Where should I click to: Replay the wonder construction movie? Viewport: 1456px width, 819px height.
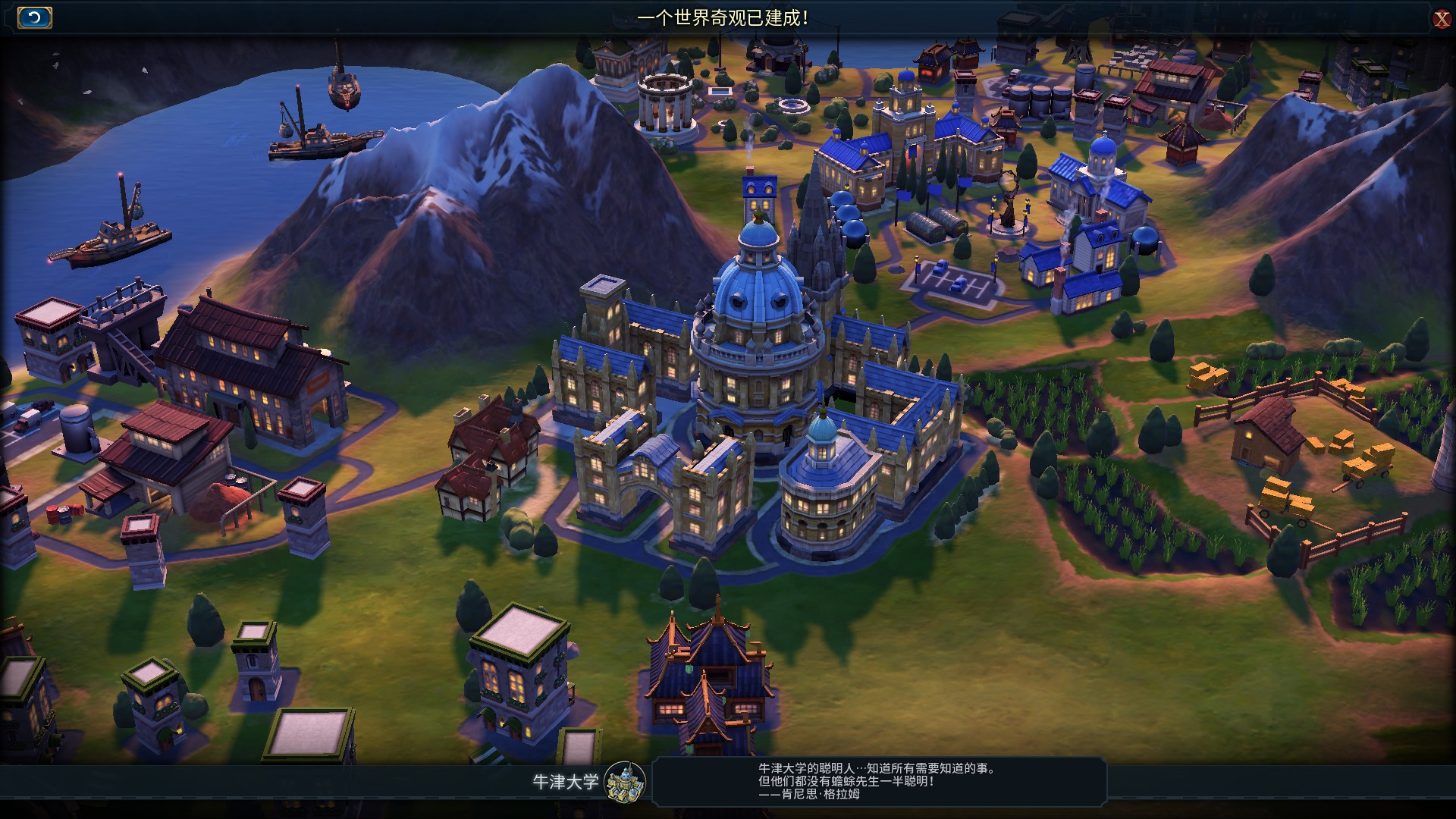click(34, 17)
